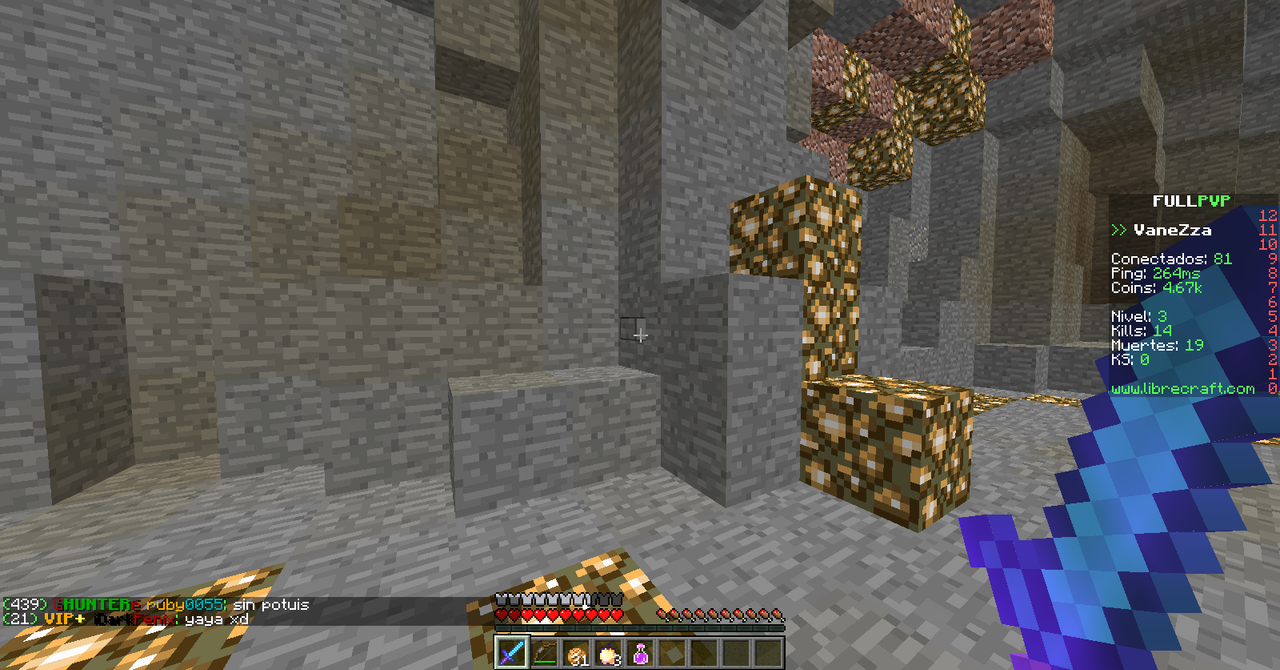The width and height of the screenshot is (1280, 670).
Task: Select the bow in the hotbar
Action: [x=545, y=653]
